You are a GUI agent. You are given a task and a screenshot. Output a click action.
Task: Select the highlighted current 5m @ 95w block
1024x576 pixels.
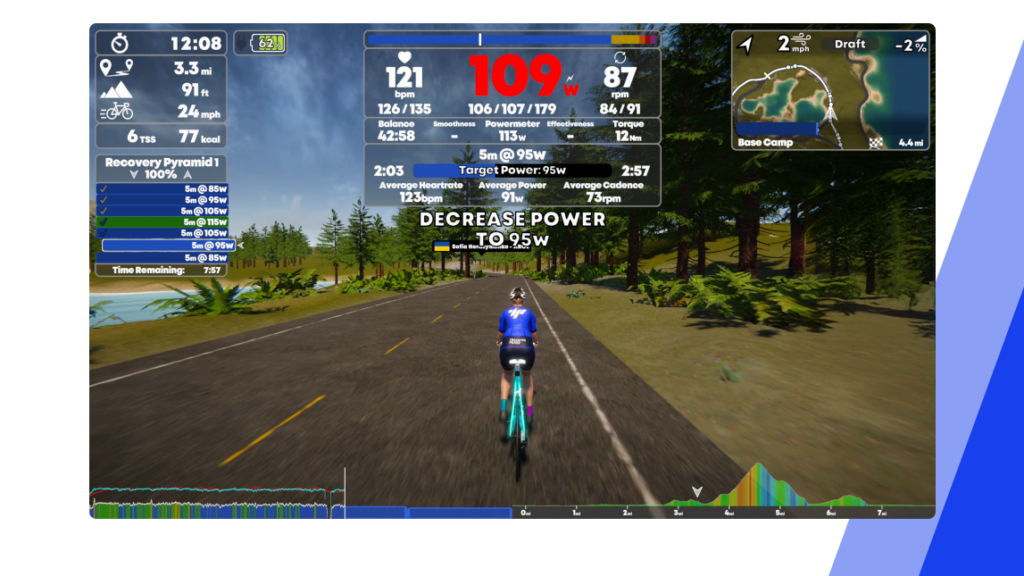(x=168, y=245)
